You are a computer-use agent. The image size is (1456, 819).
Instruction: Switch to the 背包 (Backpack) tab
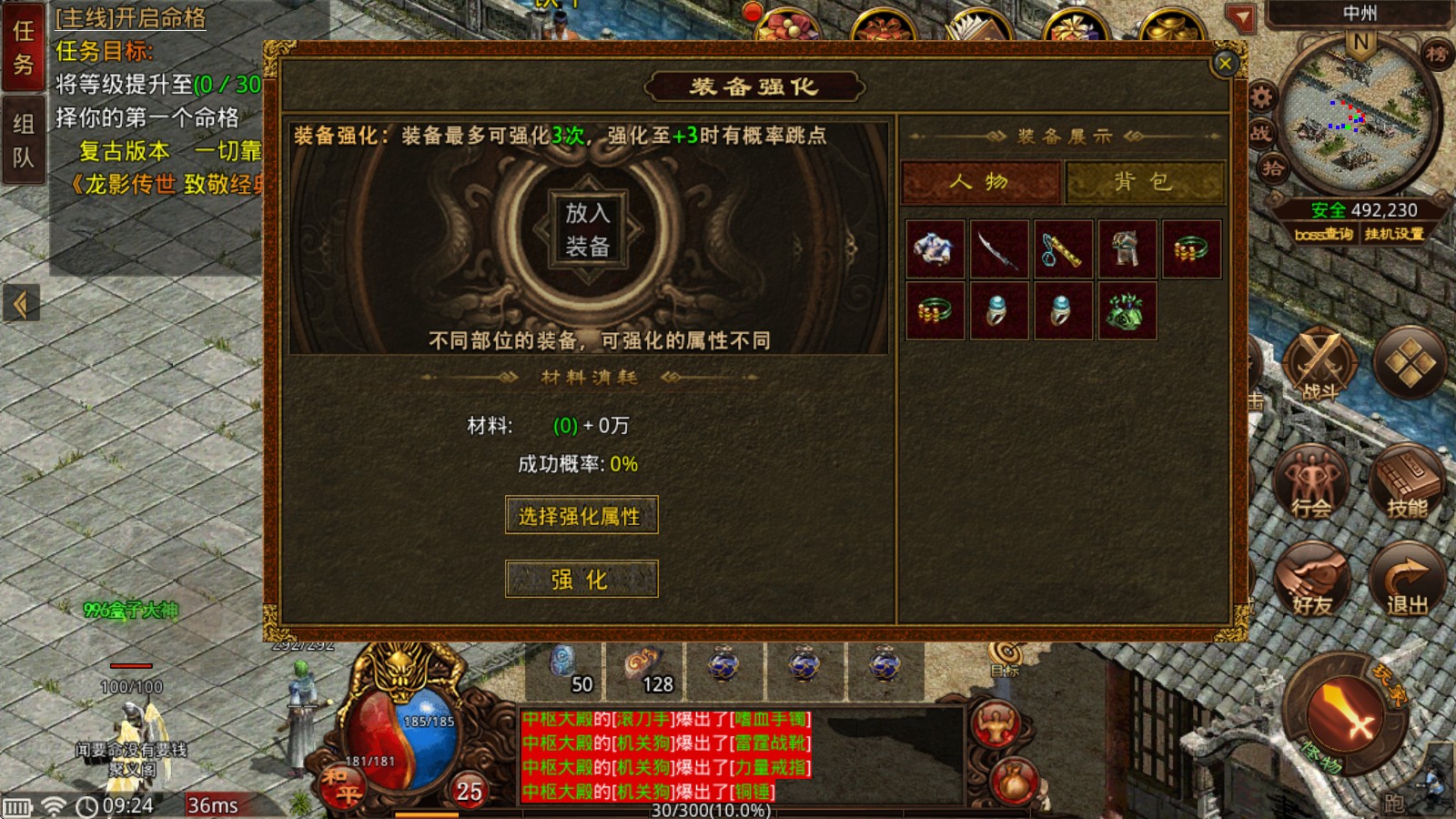1144,181
